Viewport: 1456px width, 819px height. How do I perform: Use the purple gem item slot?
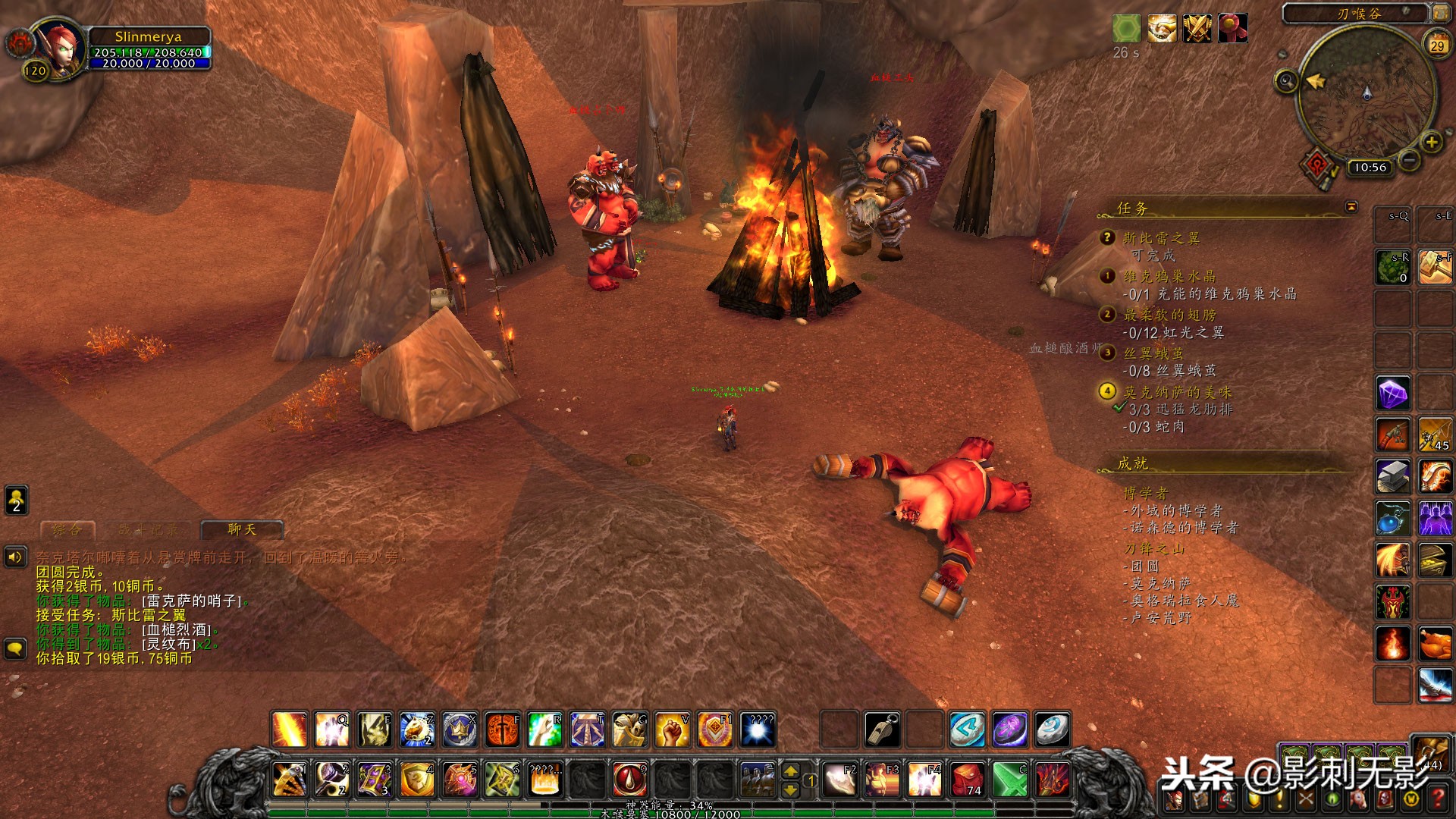tap(1393, 394)
